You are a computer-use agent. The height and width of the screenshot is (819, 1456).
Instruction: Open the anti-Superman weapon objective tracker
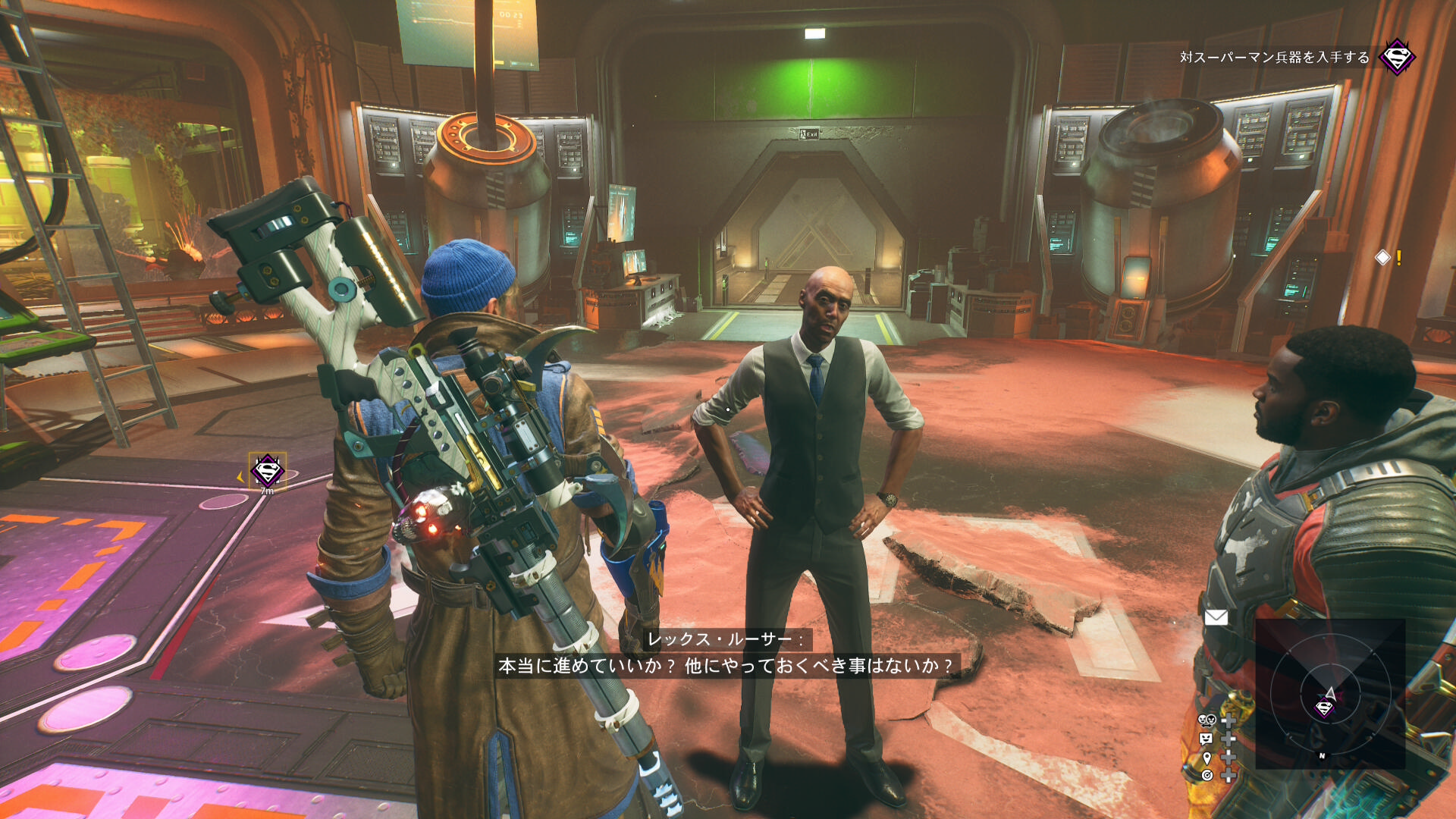pos(1274,58)
